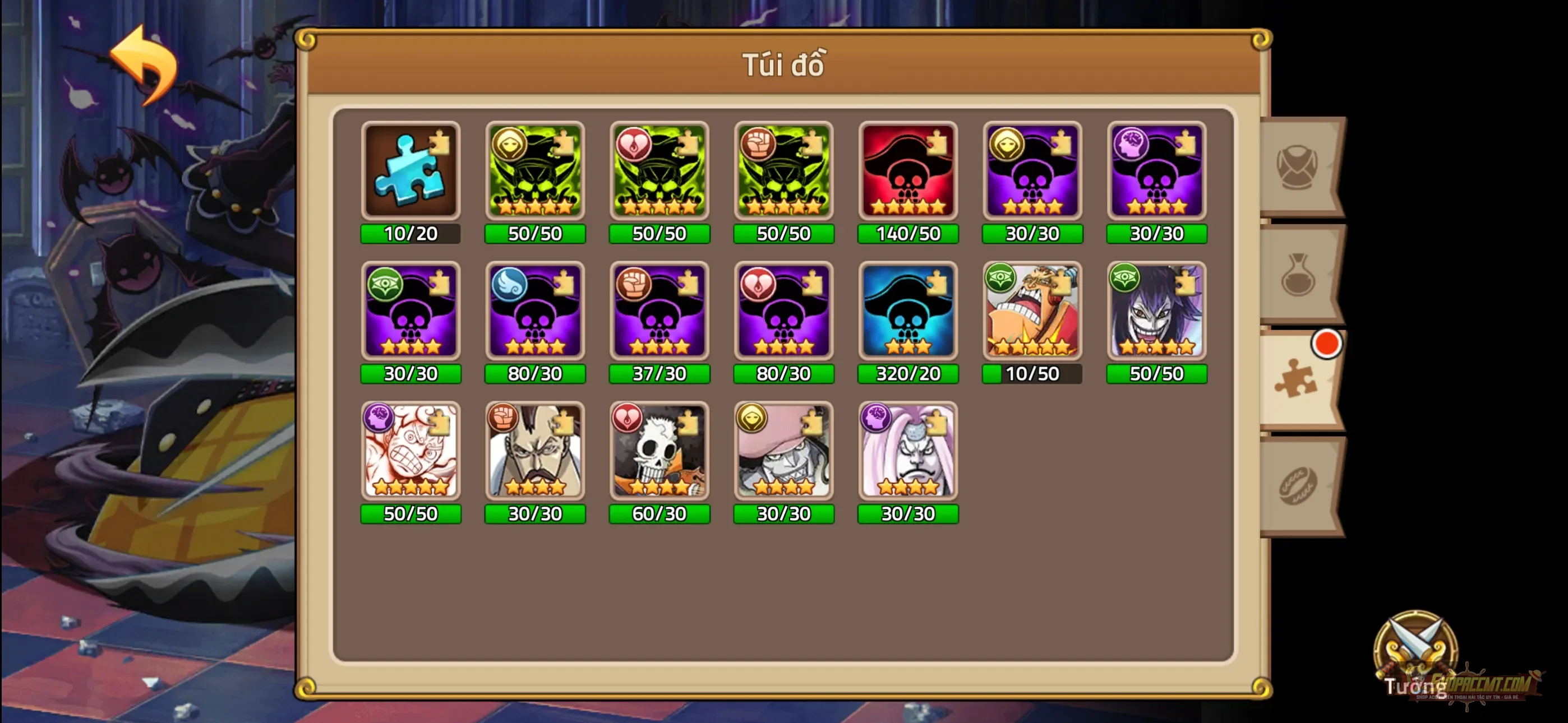Select the green-eye purple skull fragment 30/30
This screenshot has width=1568, height=723.
pyautogui.click(x=411, y=313)
